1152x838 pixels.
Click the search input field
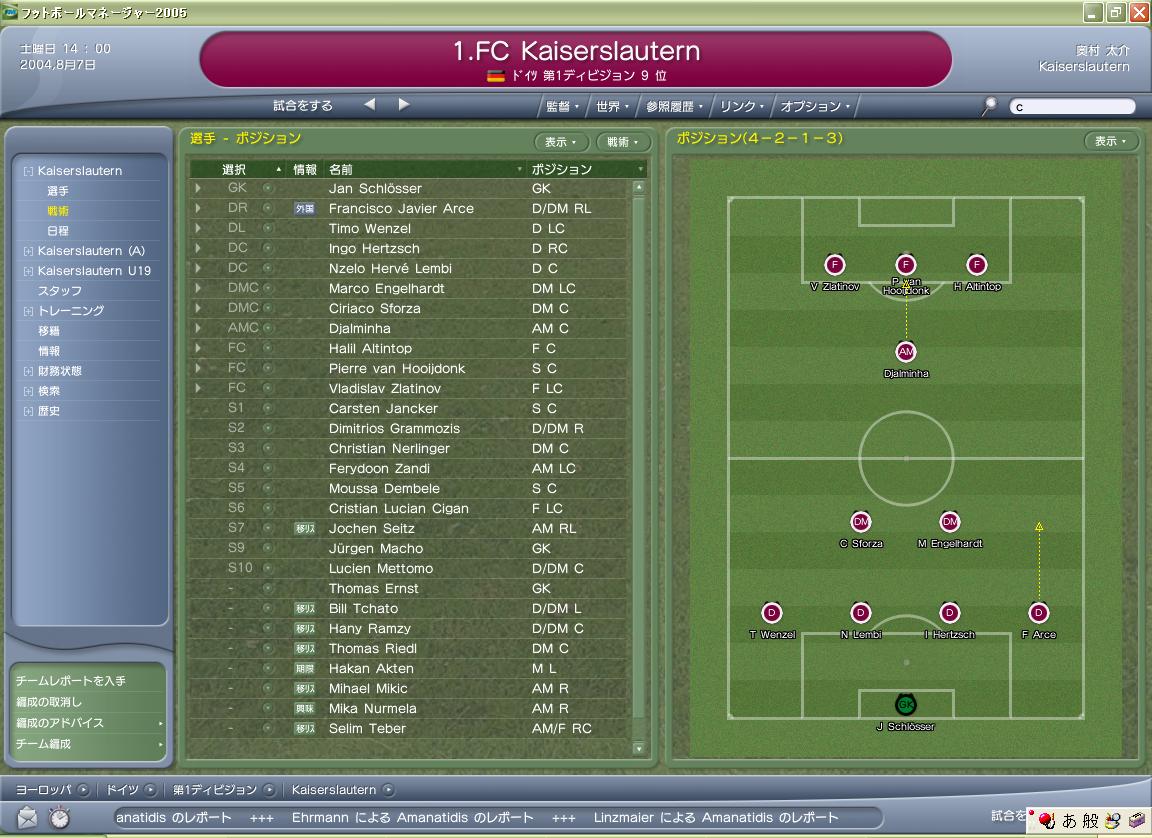(1072, 107)
